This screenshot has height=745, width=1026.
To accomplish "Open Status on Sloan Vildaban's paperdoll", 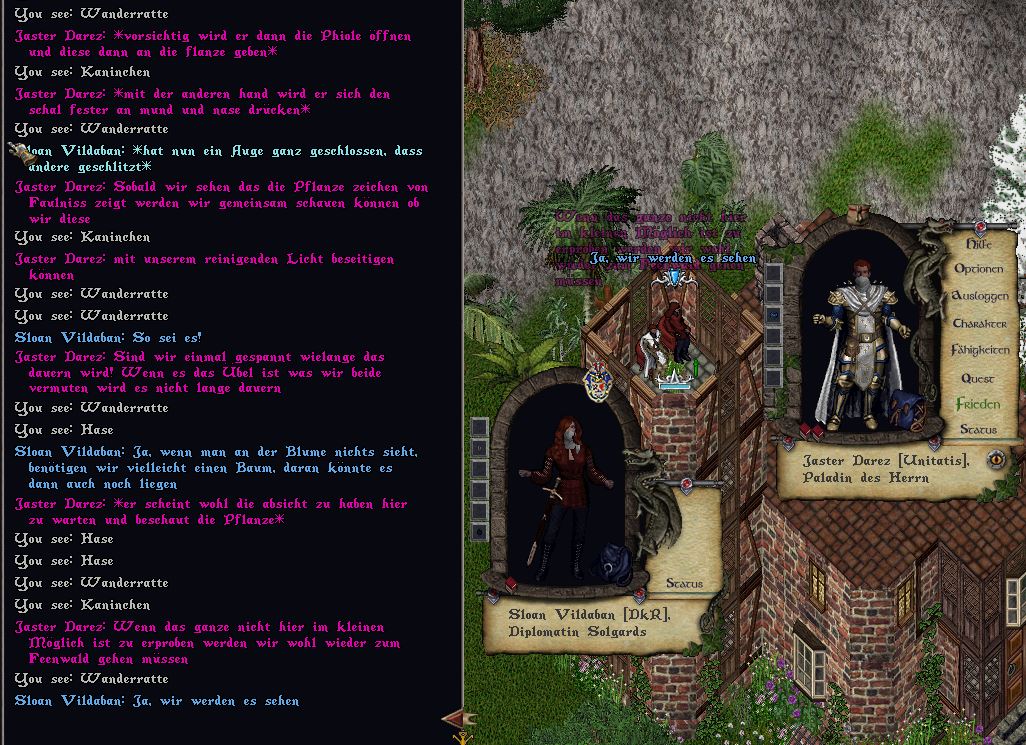I will pyautogui.click(x=684, y=583).
